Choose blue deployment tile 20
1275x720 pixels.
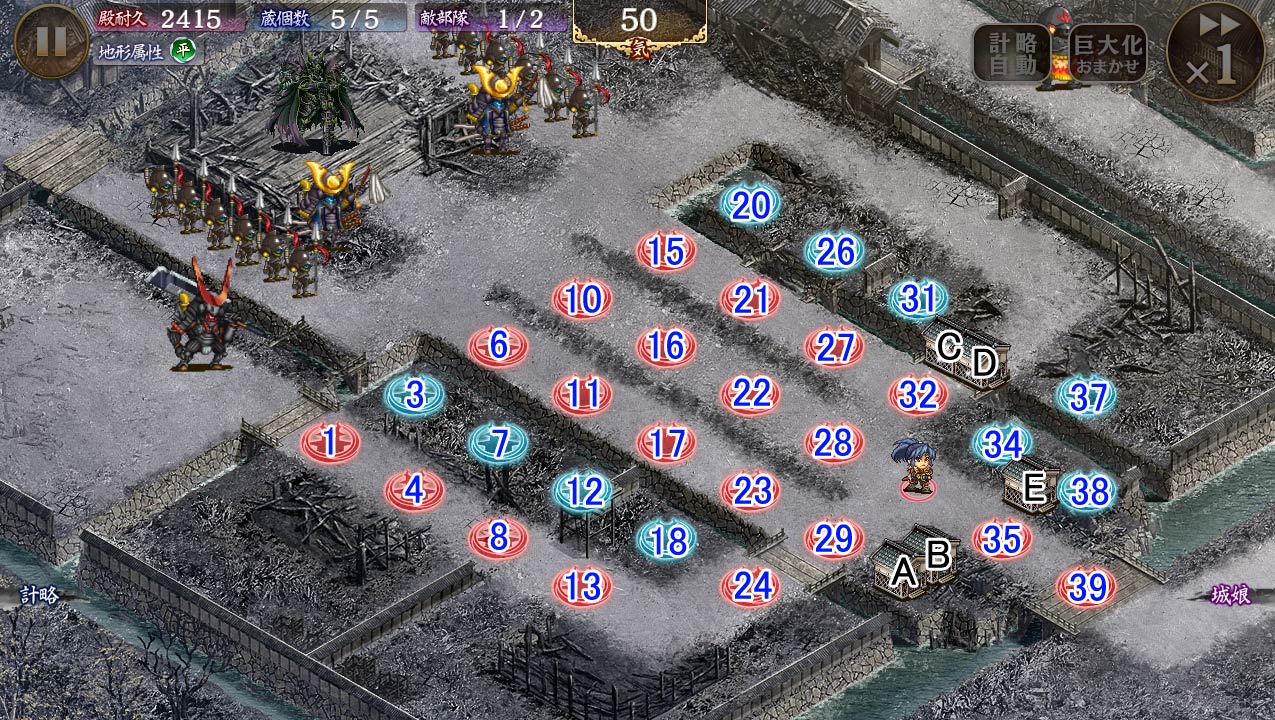pos(751,205)
